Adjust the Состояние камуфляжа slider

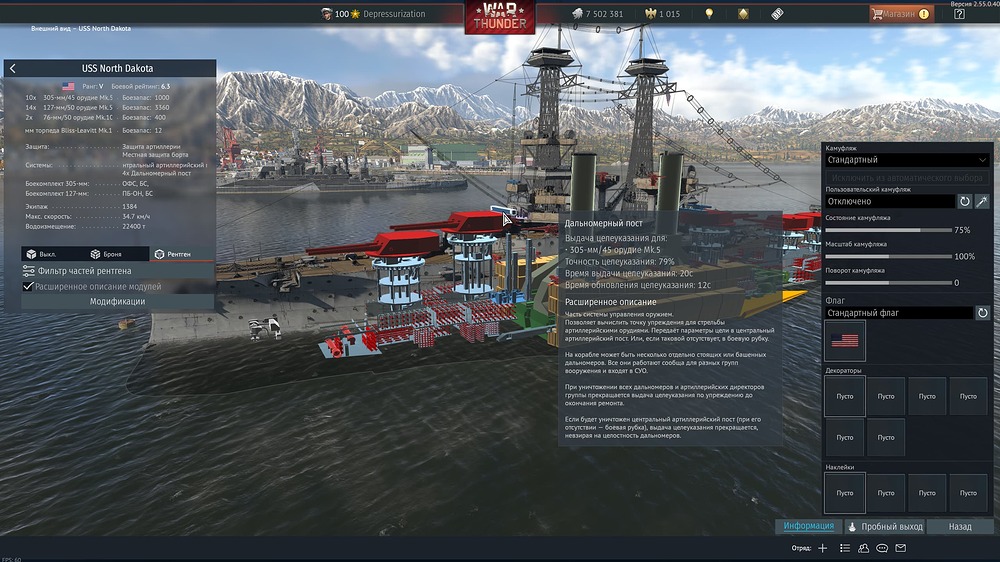tap(886, 230)
